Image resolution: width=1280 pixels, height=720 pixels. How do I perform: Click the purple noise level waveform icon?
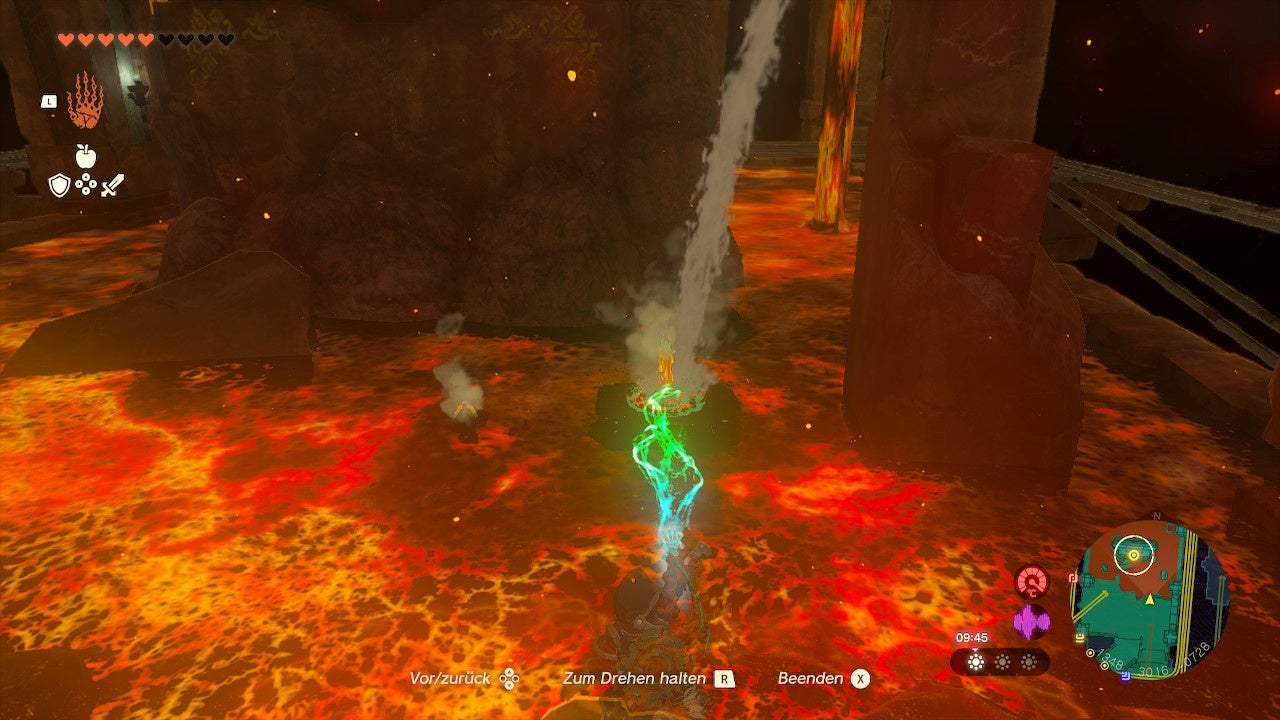pyautogui.click(x=1031, y=621)
